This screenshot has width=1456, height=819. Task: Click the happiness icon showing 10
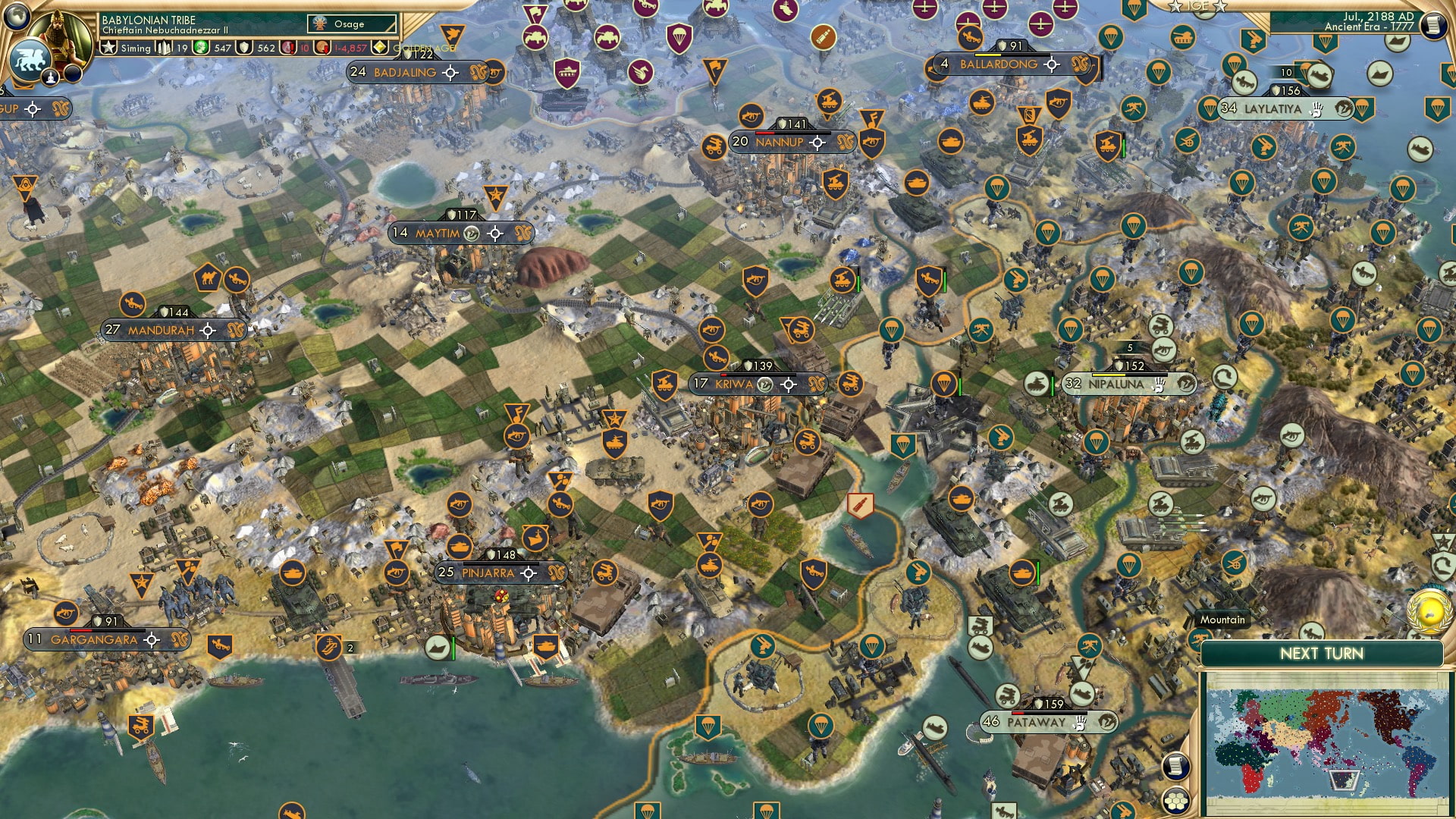point(288,47)
